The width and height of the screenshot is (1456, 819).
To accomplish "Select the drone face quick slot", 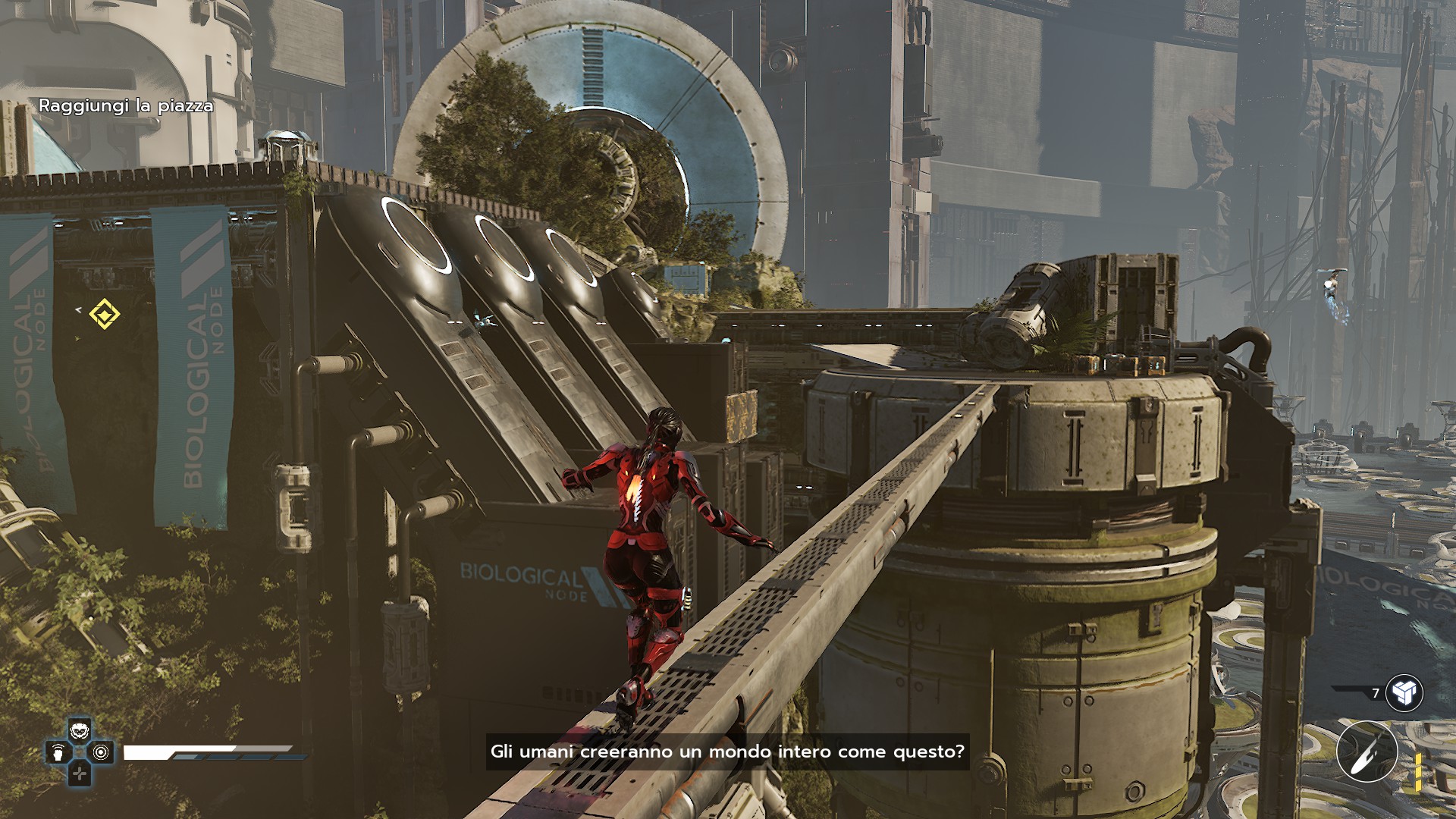I will (x=80, y=731).
